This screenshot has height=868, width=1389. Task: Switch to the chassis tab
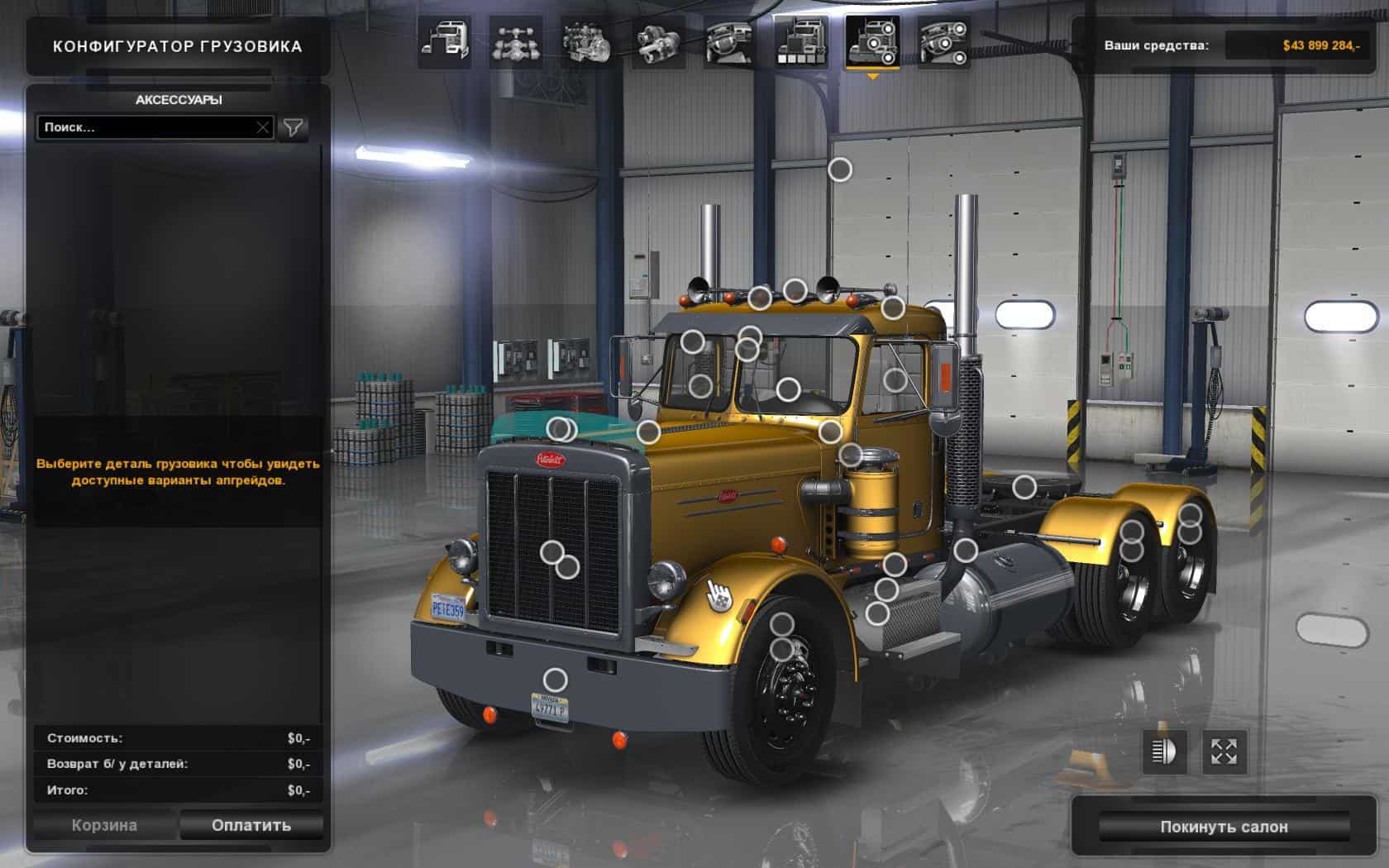click(516, 41)
